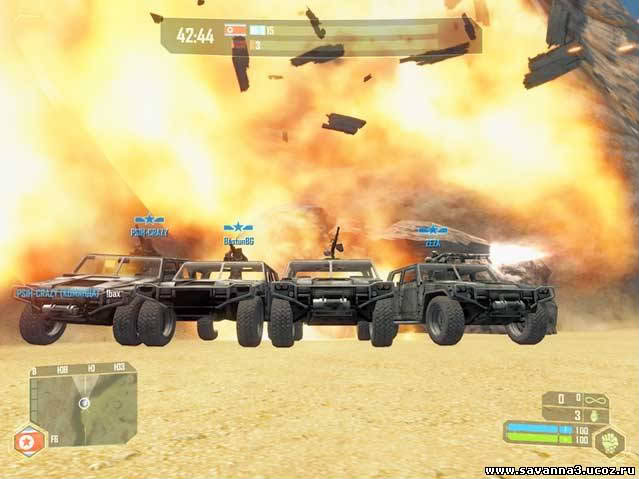The image size is (639, 479).
Task: Select the ZEFA player name tag
Action: point(433,242)
